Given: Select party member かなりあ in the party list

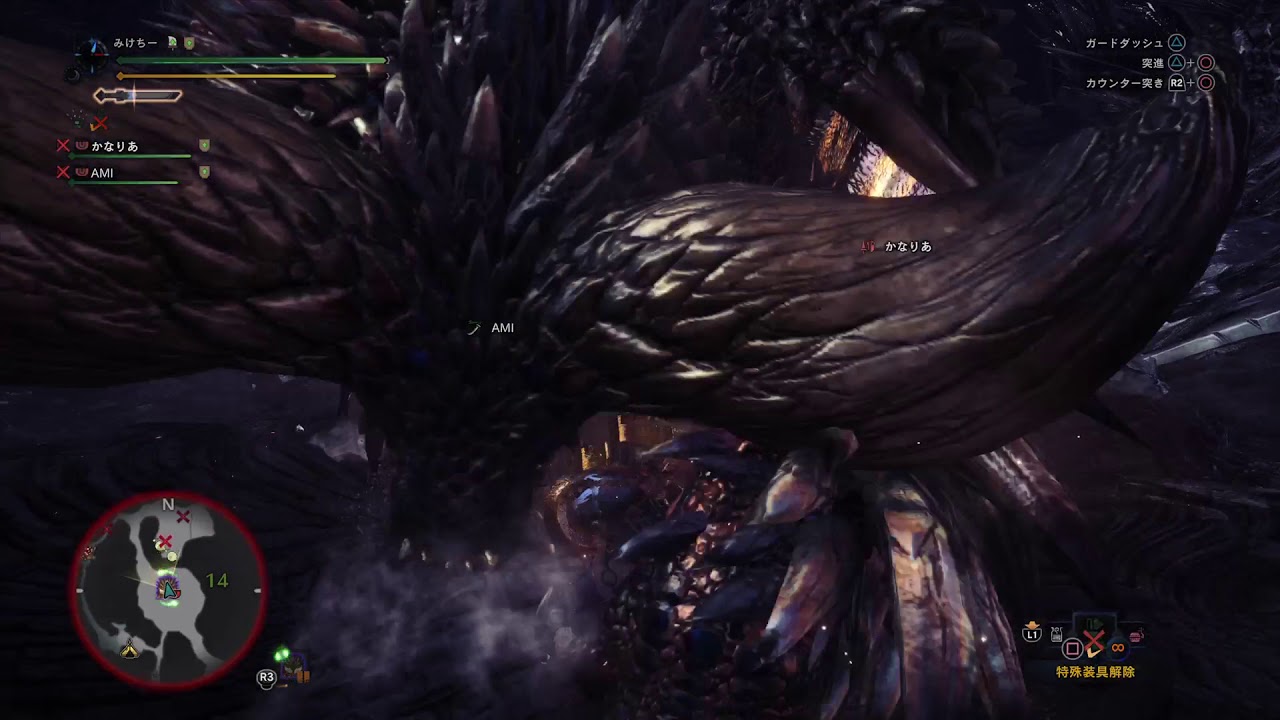Looking at the screenshot, I should (x=114, y=146).
